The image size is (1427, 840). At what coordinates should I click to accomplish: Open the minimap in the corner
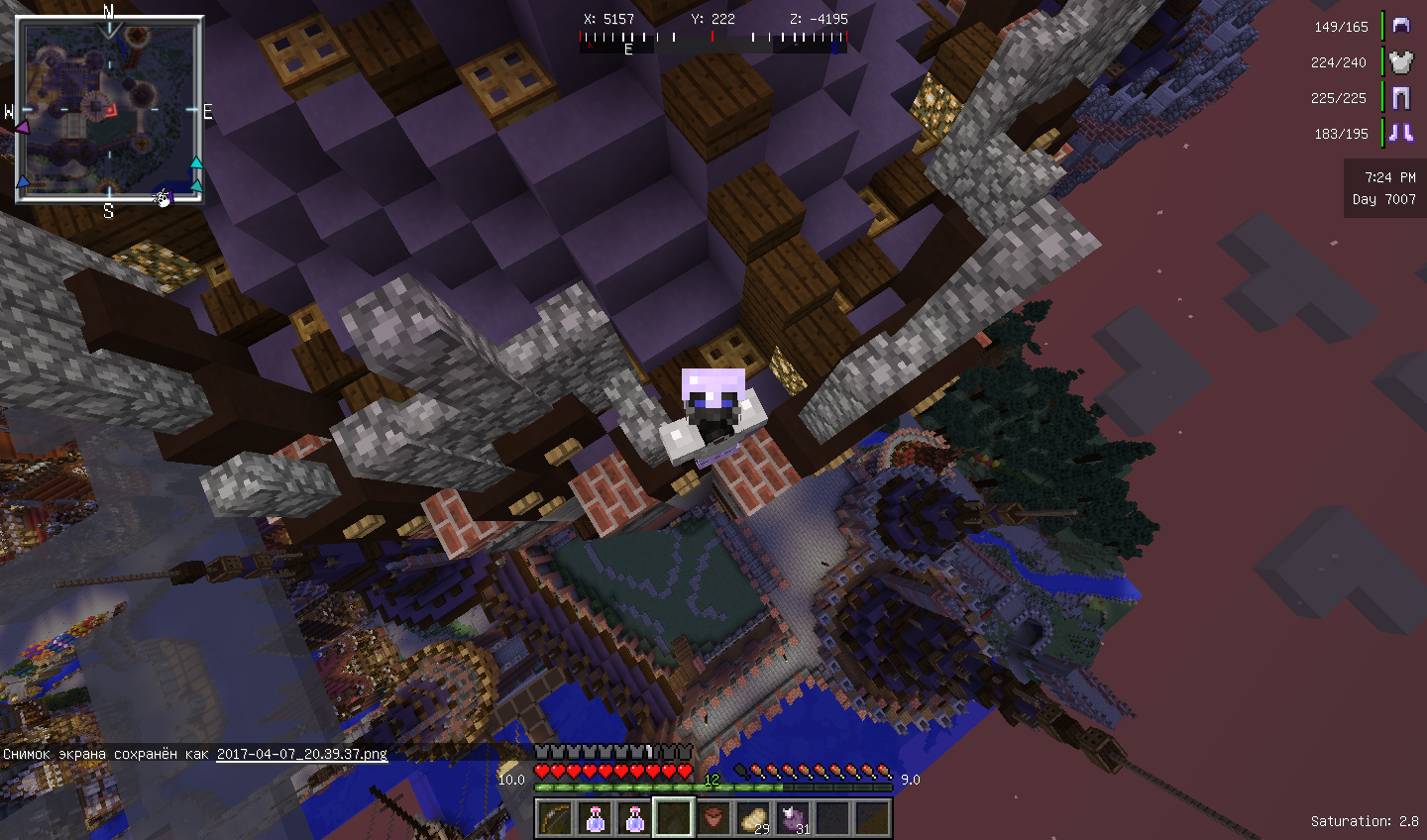[x=109, y=108]
